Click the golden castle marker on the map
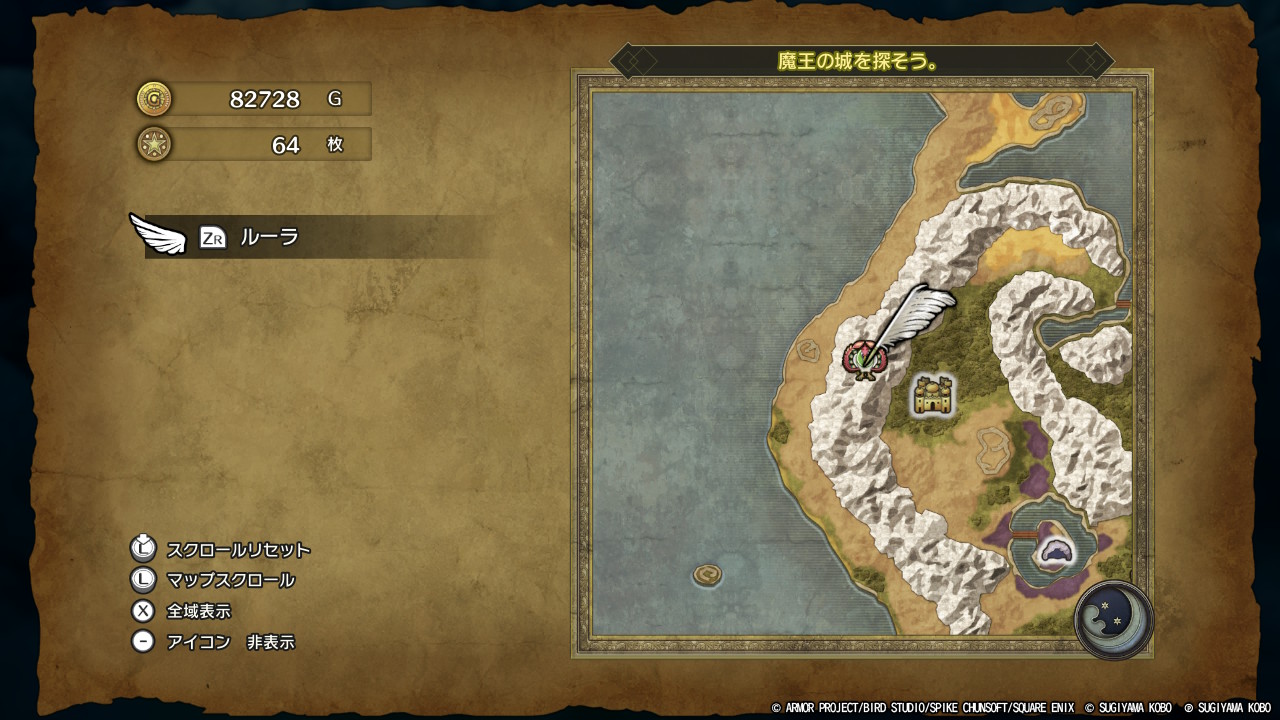The image size is (1280, 720). 933,395
